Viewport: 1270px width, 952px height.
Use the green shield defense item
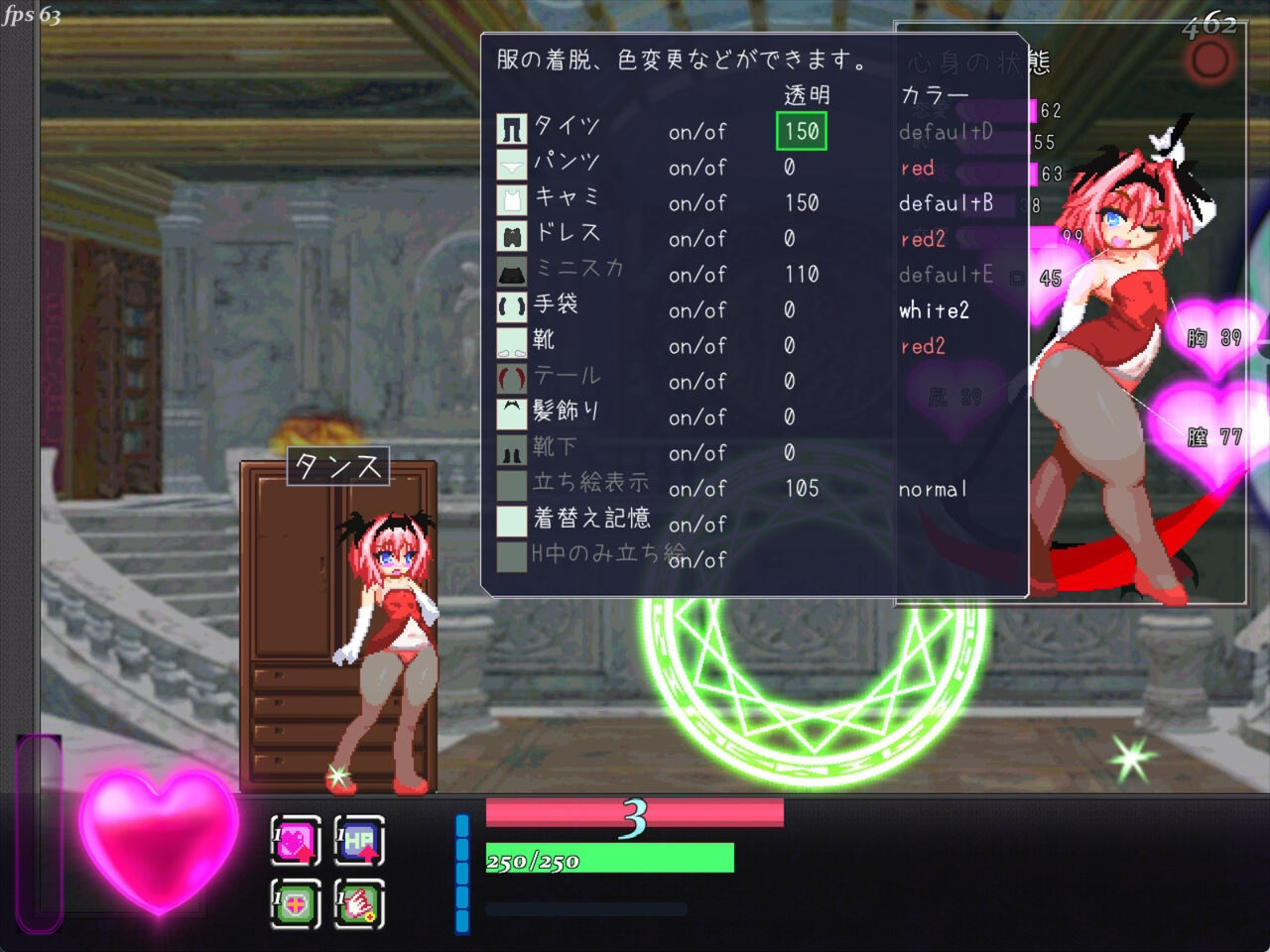[295, 904]
